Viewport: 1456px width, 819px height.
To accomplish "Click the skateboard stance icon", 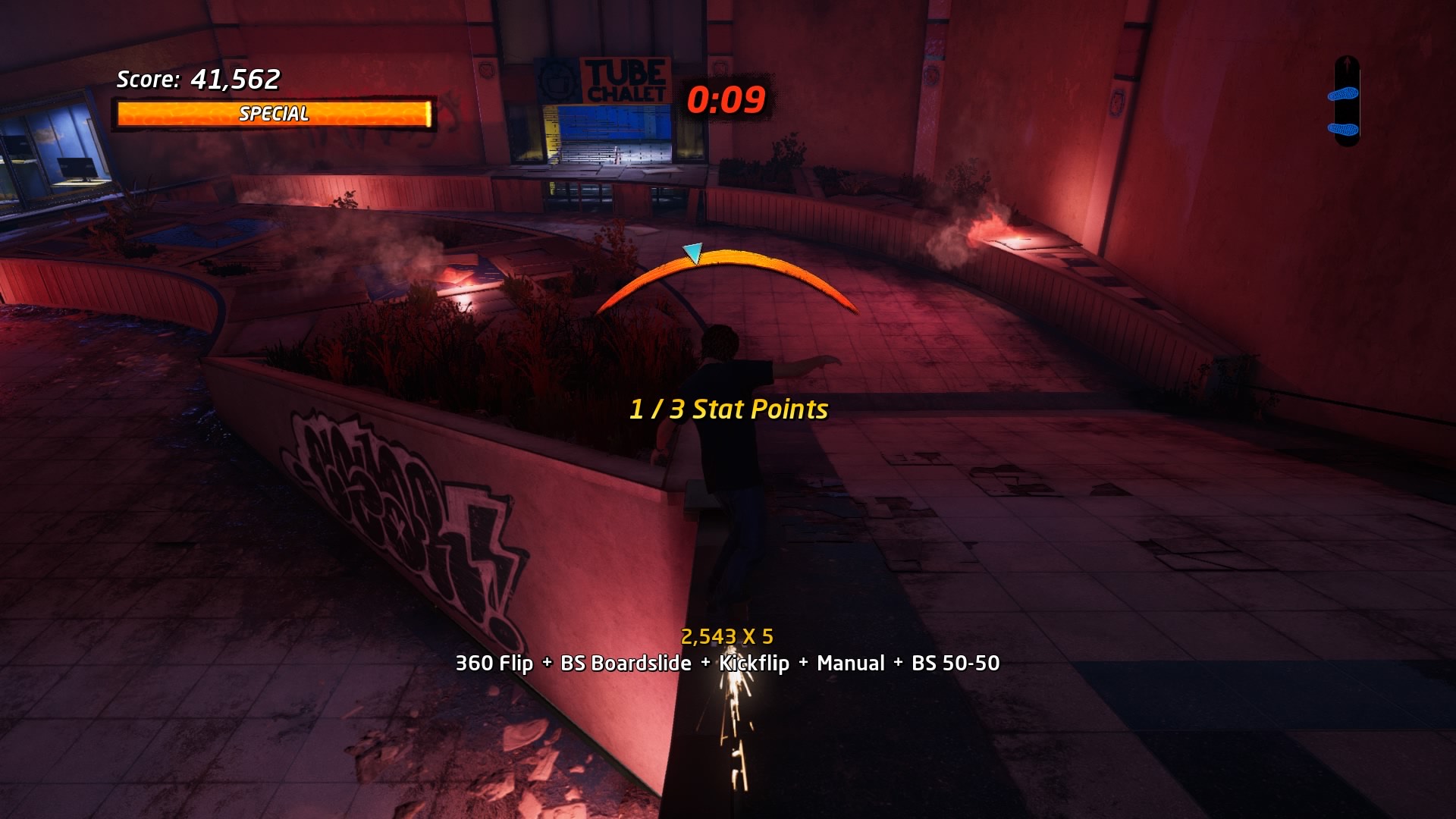I will tap(1346, 102).
